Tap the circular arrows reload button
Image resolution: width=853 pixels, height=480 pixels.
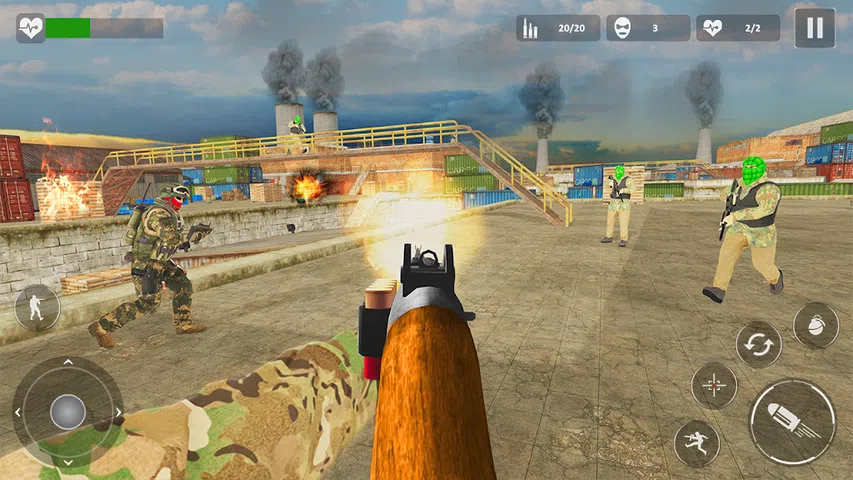coord(759,345)
